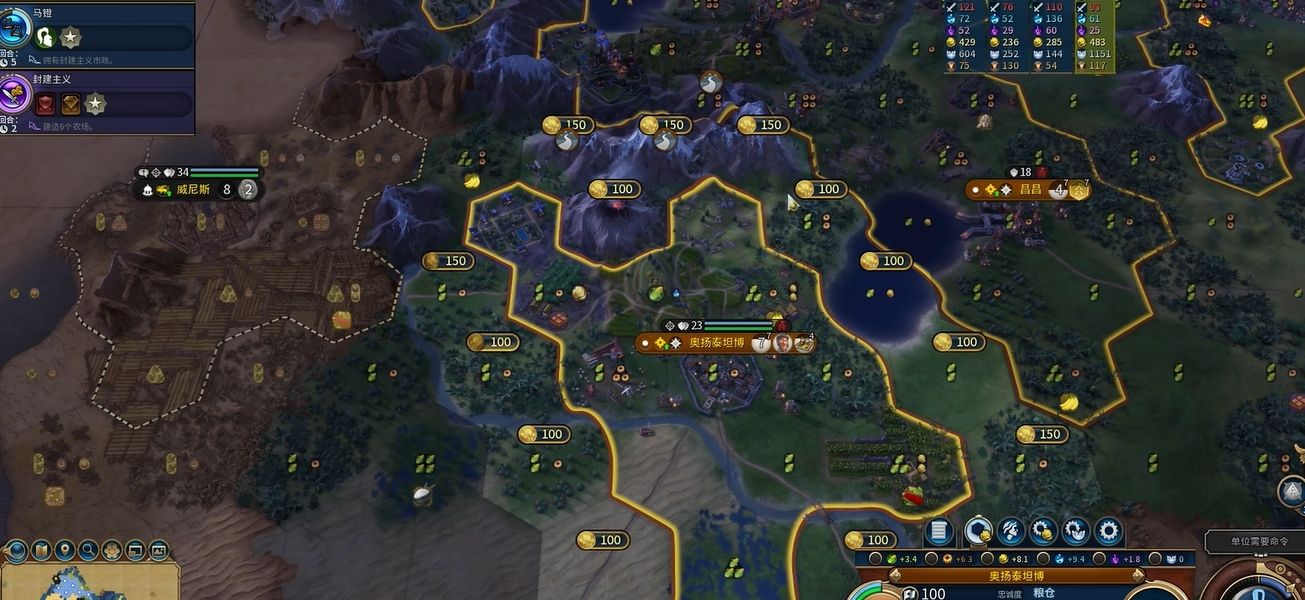Collapse the minimap with the globe button
This screenshot has height=600, width=1305.
coord(16,550)
